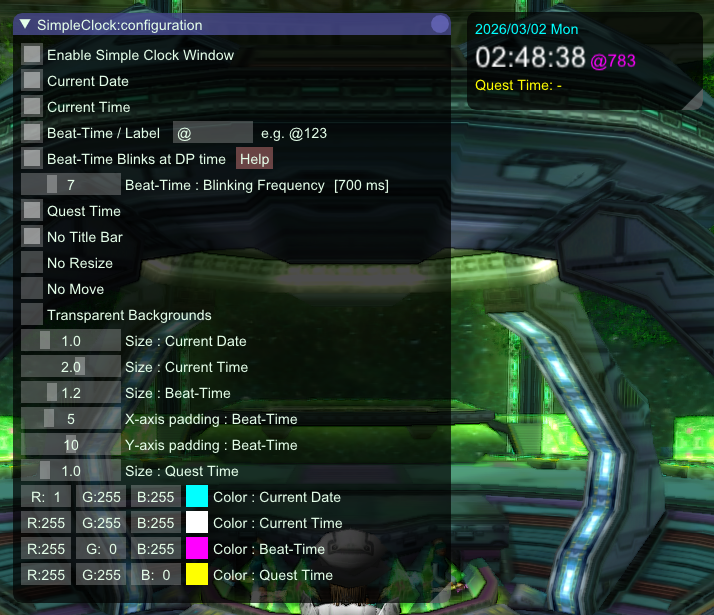This screenshot has height=615, width=714.
Task: Collapse the SimpleClock configuration window
Action: click(x=26, y=25)
